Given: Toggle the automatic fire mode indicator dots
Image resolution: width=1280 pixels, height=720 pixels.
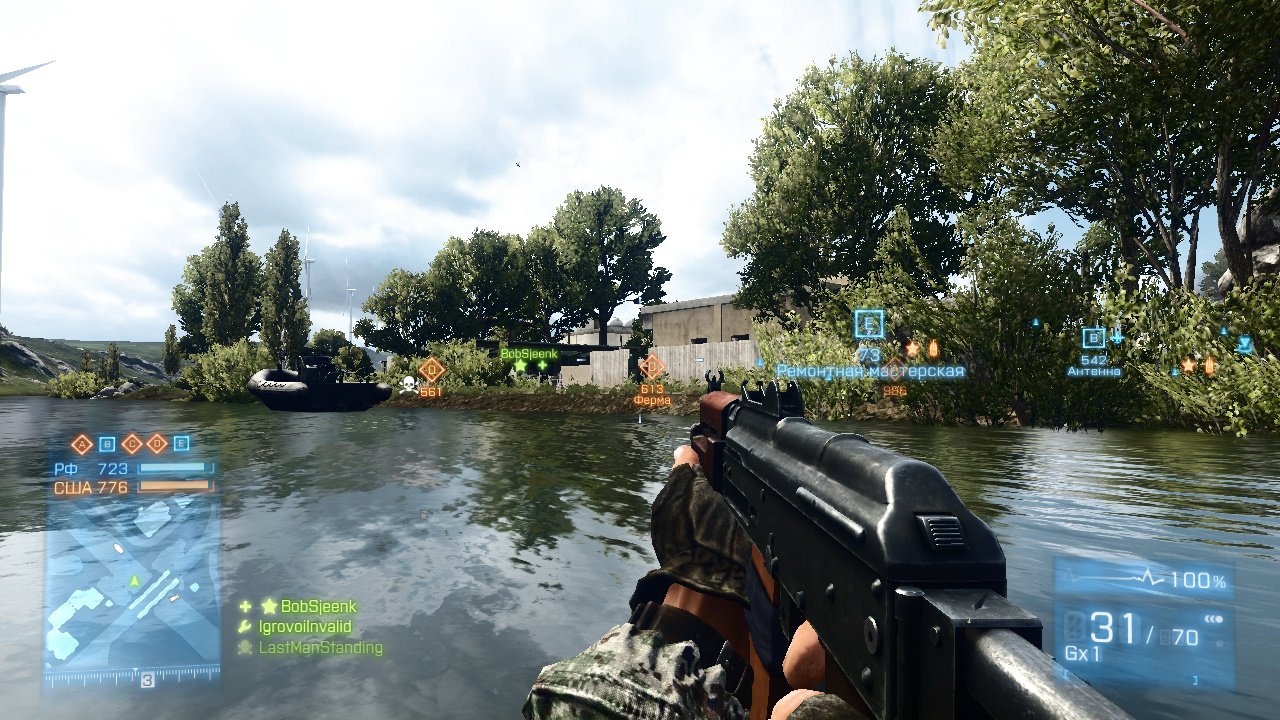Looking at the screenshot, I should pyautogui.click(x=1213, y=618).
